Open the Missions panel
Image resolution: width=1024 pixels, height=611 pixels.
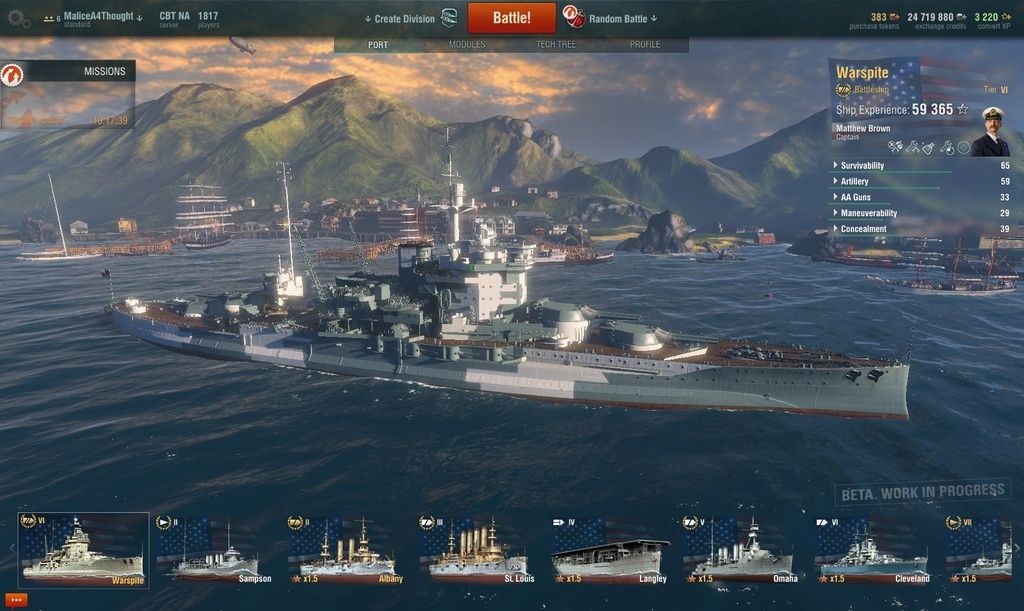click(x=68, y=72)
